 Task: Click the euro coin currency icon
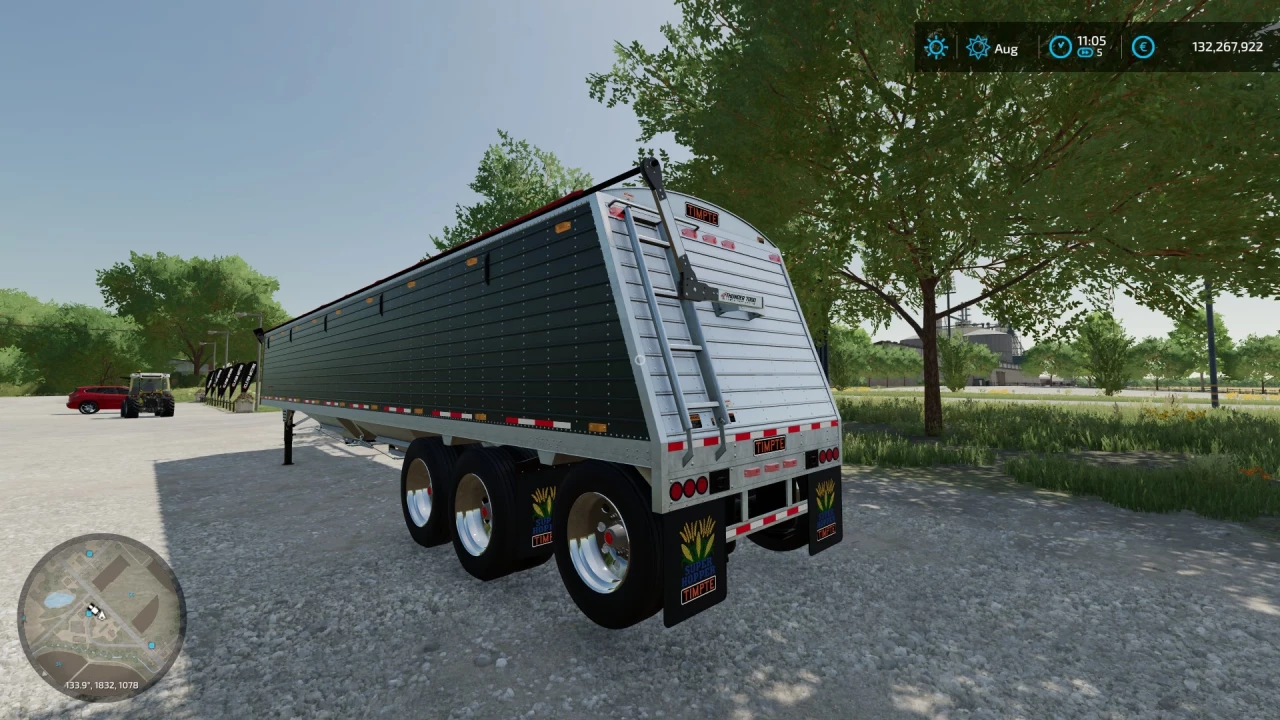click(x=1142, y=47)
